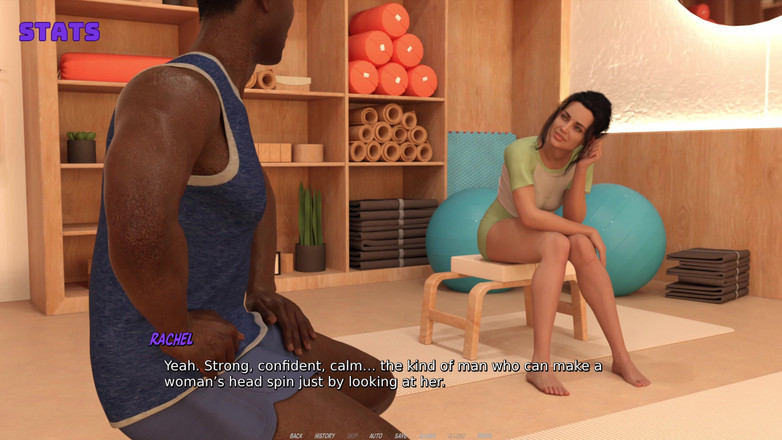Go back one dialogue line
This screenshot has width=782, height=440.
(x=296, y=436)
